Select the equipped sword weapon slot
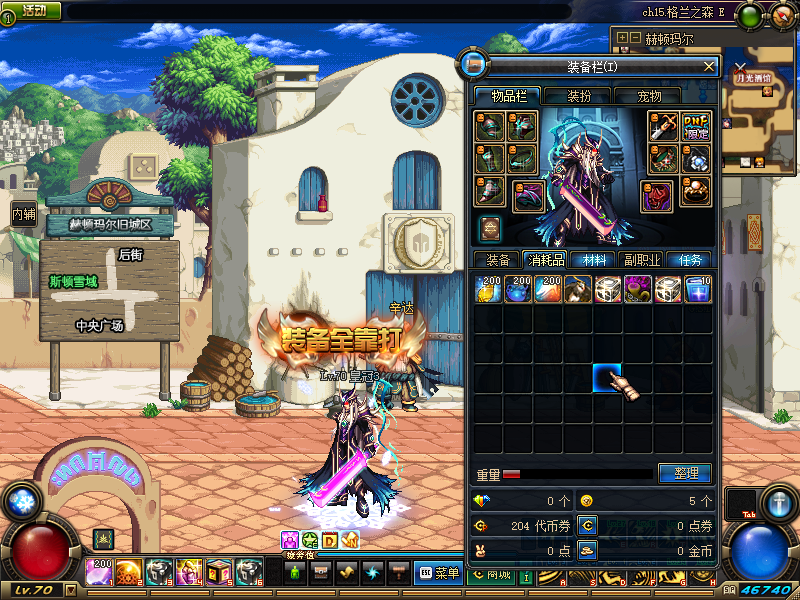This screenshot has height=600, width=800. tap(664, 126)
